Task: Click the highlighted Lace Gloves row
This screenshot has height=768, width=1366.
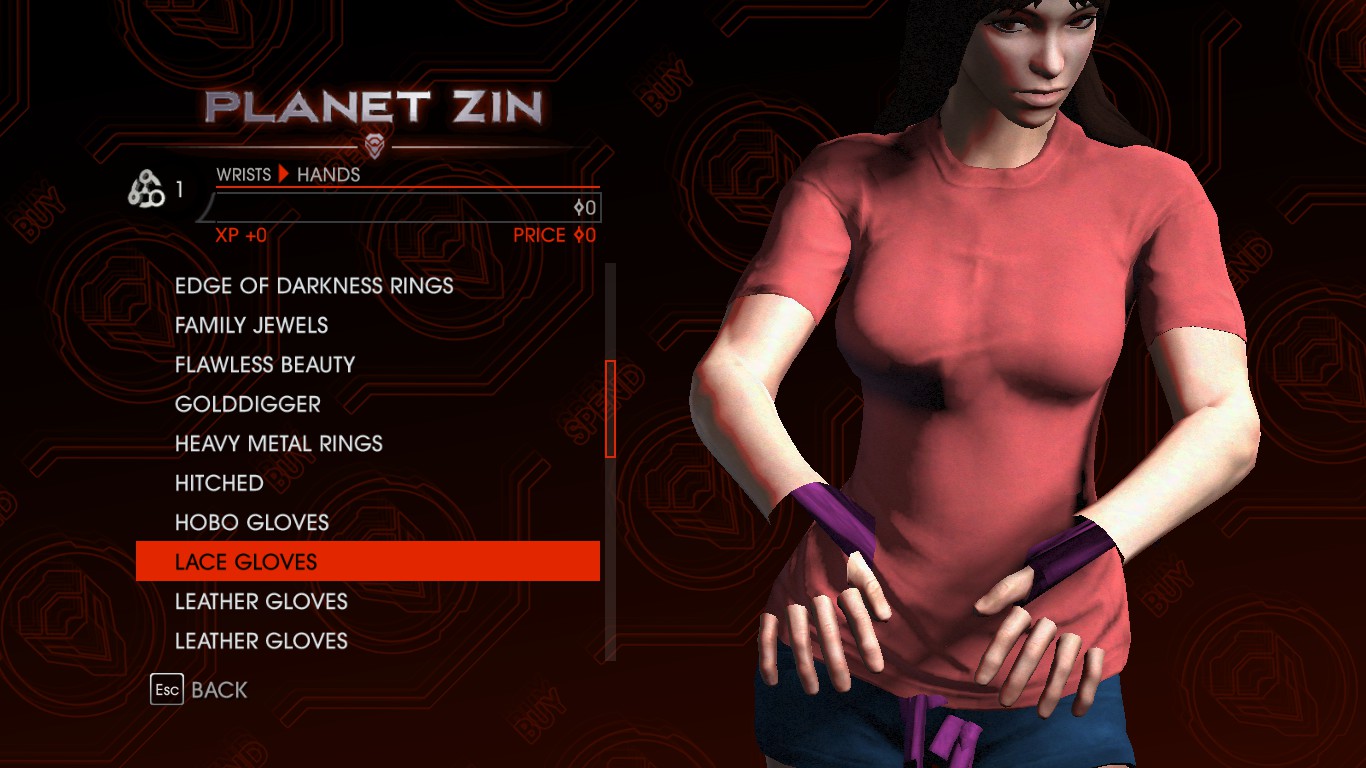Action: [x=367, y=562]
